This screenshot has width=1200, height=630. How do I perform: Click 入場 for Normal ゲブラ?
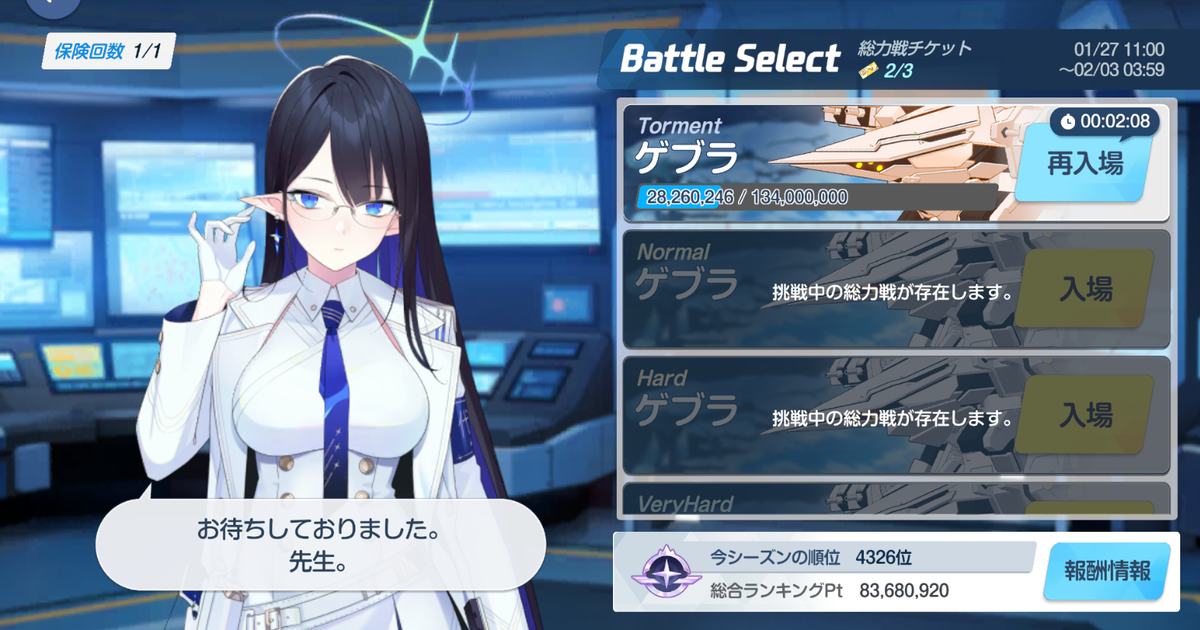[1085, 290]
